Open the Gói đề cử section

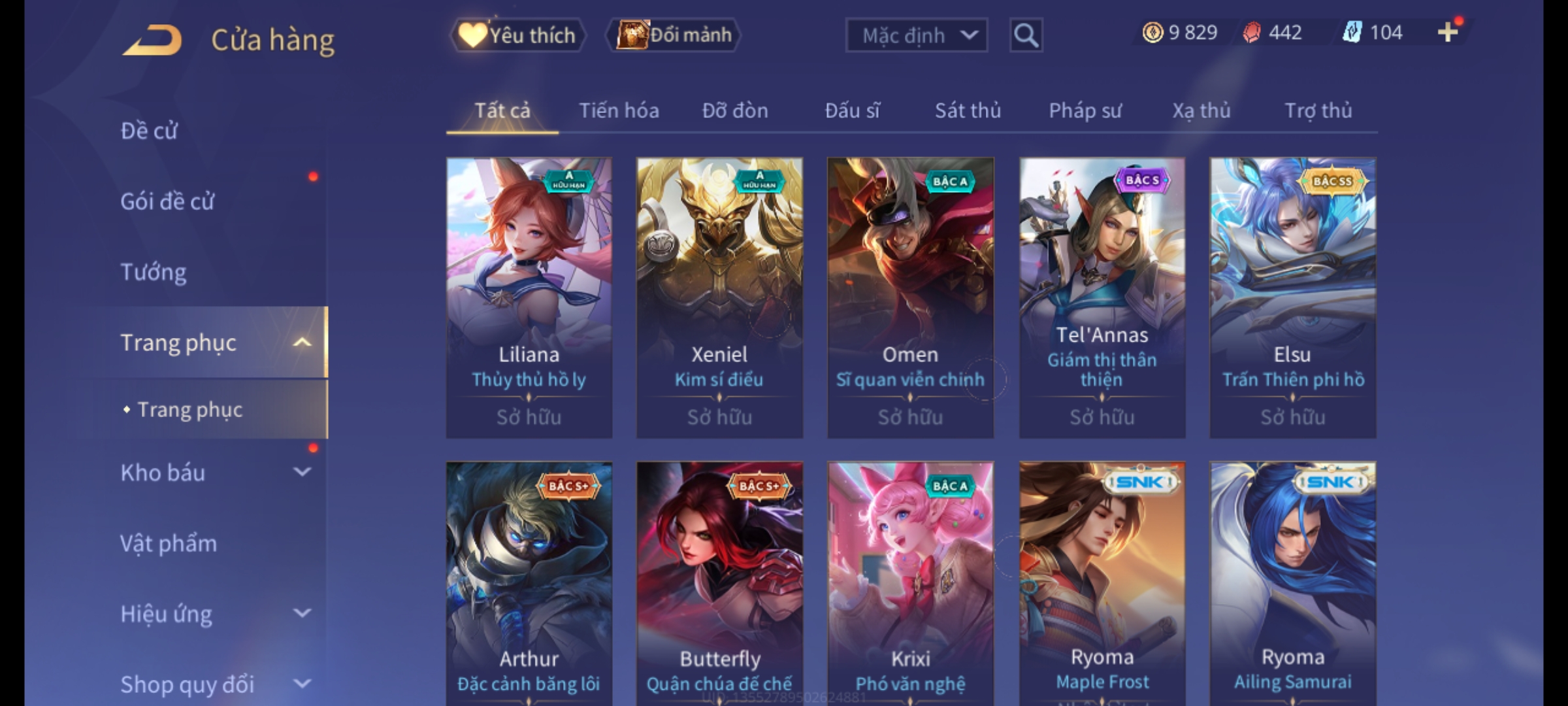tap(167, 201)
